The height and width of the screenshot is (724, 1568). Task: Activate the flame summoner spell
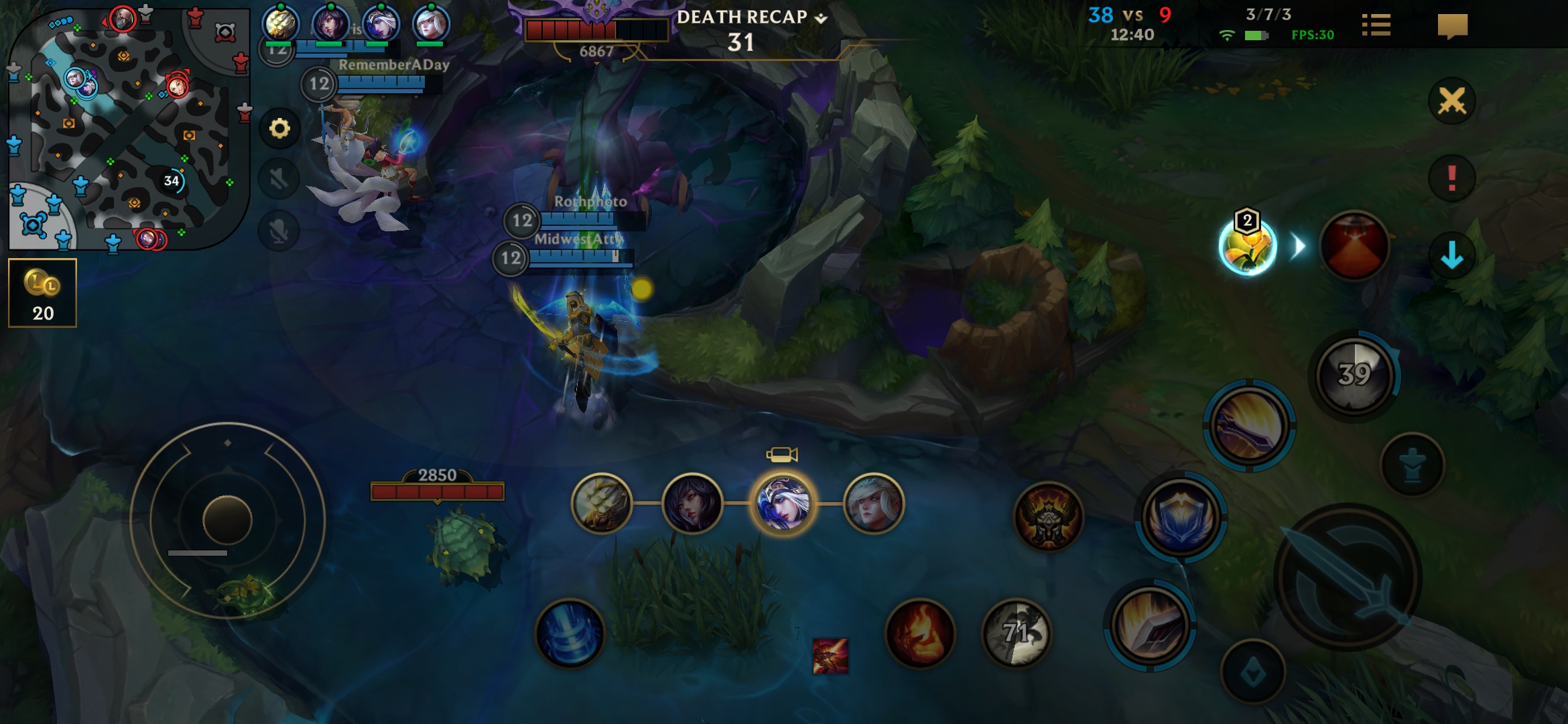[x=920, y=633]
